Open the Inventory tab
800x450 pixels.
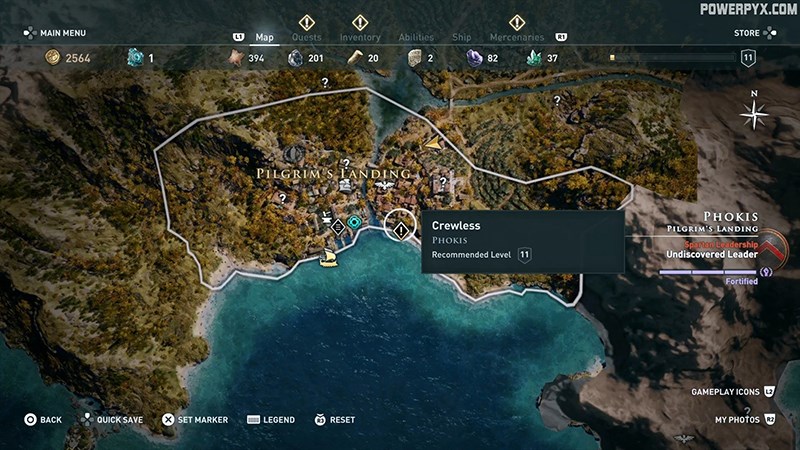[360, 37]
